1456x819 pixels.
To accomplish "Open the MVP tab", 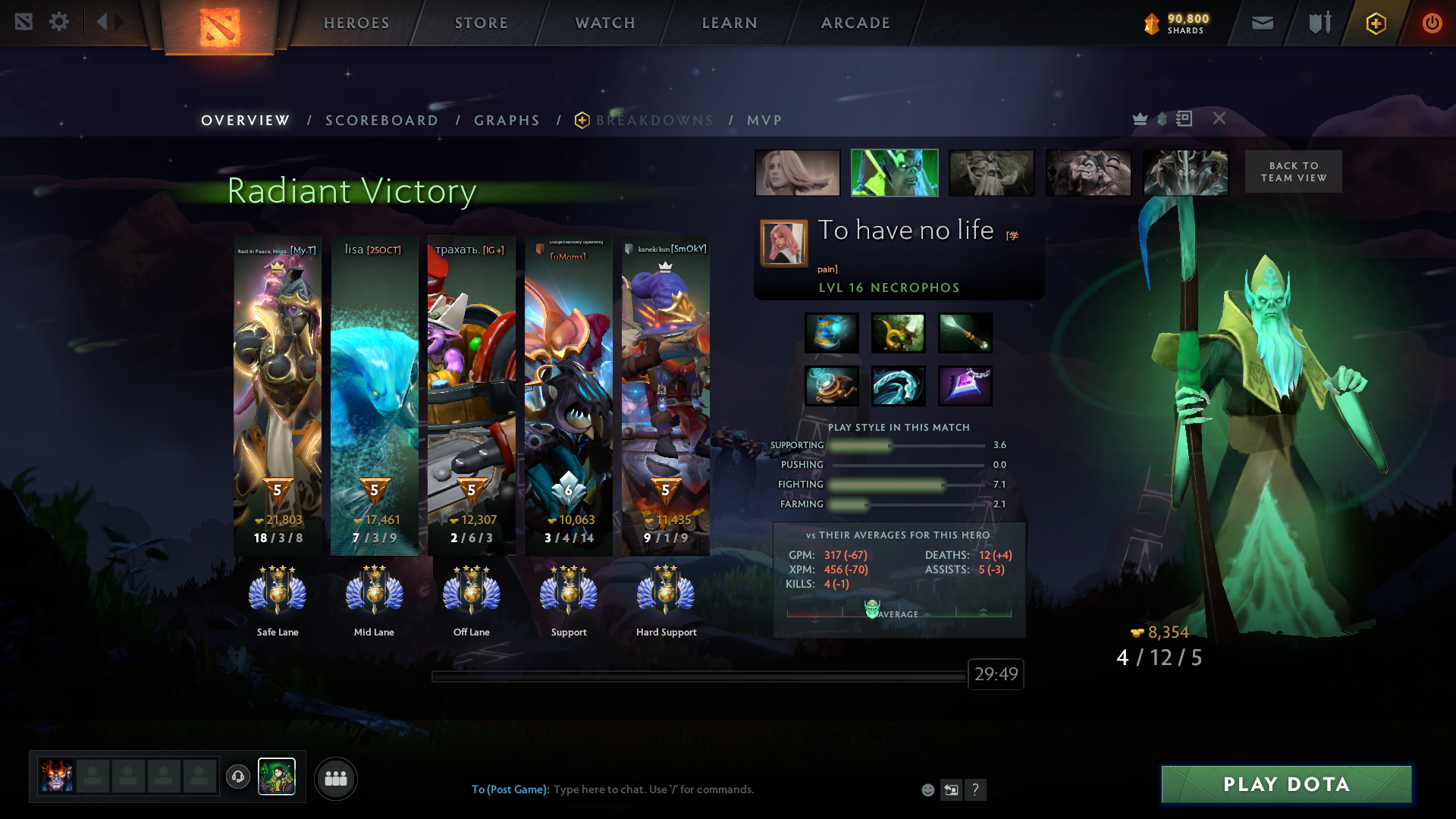I will click(764, 121).
